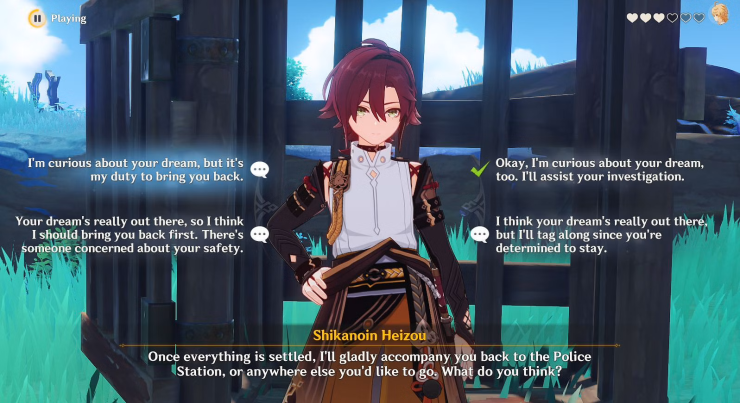The image size is (740, 403).
Task: Pick "someone concerned about your safety" reply
Action: click(131, 234)
